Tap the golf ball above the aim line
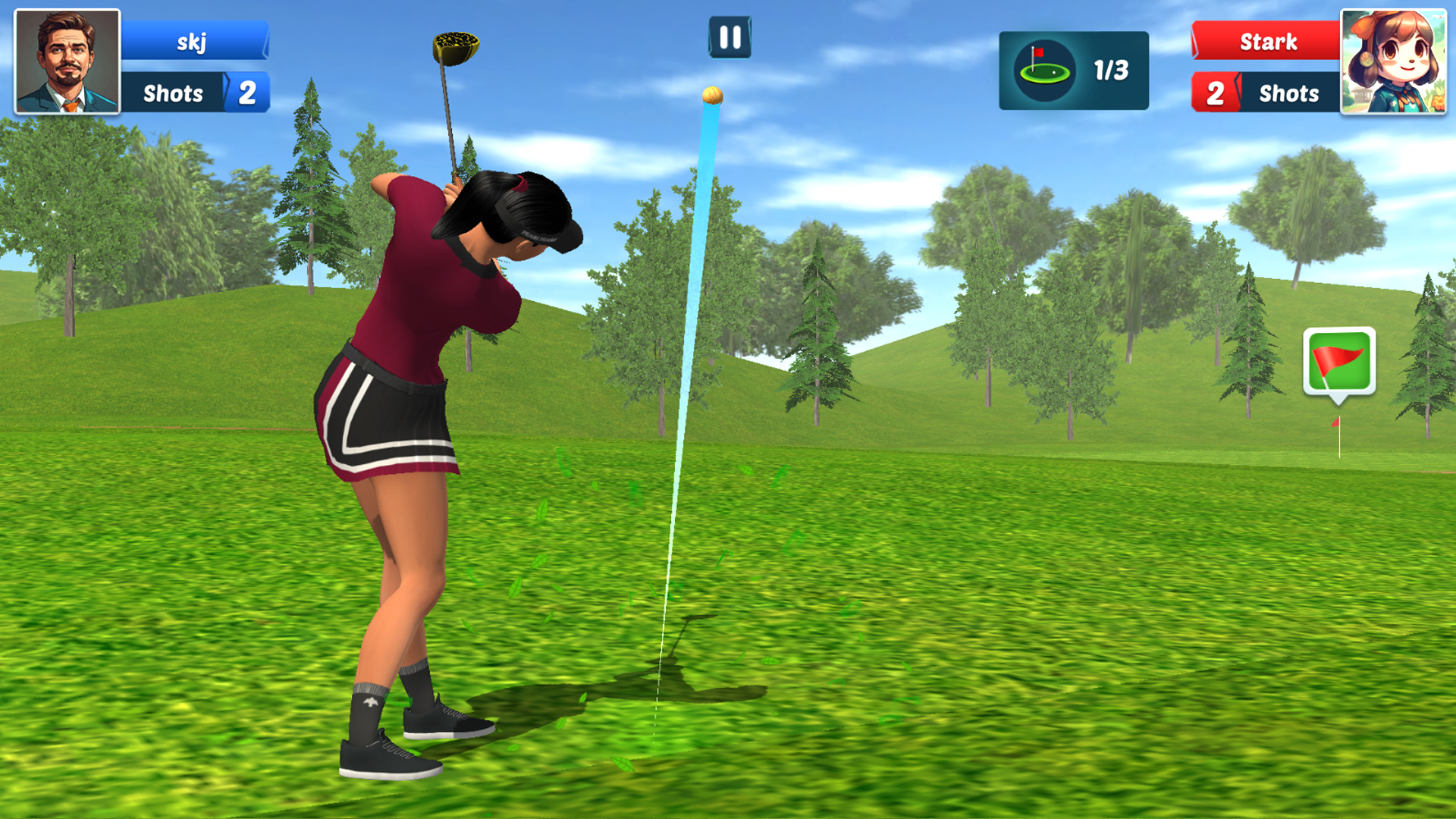This screenshot has width=1456, height=819. [714, 96]
